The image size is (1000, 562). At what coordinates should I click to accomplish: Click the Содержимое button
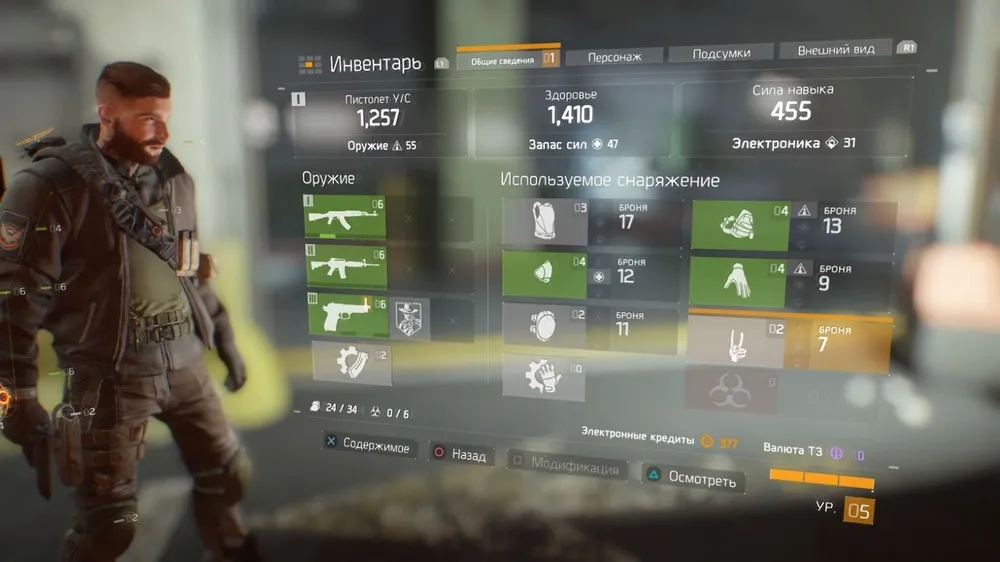[366, 446]
